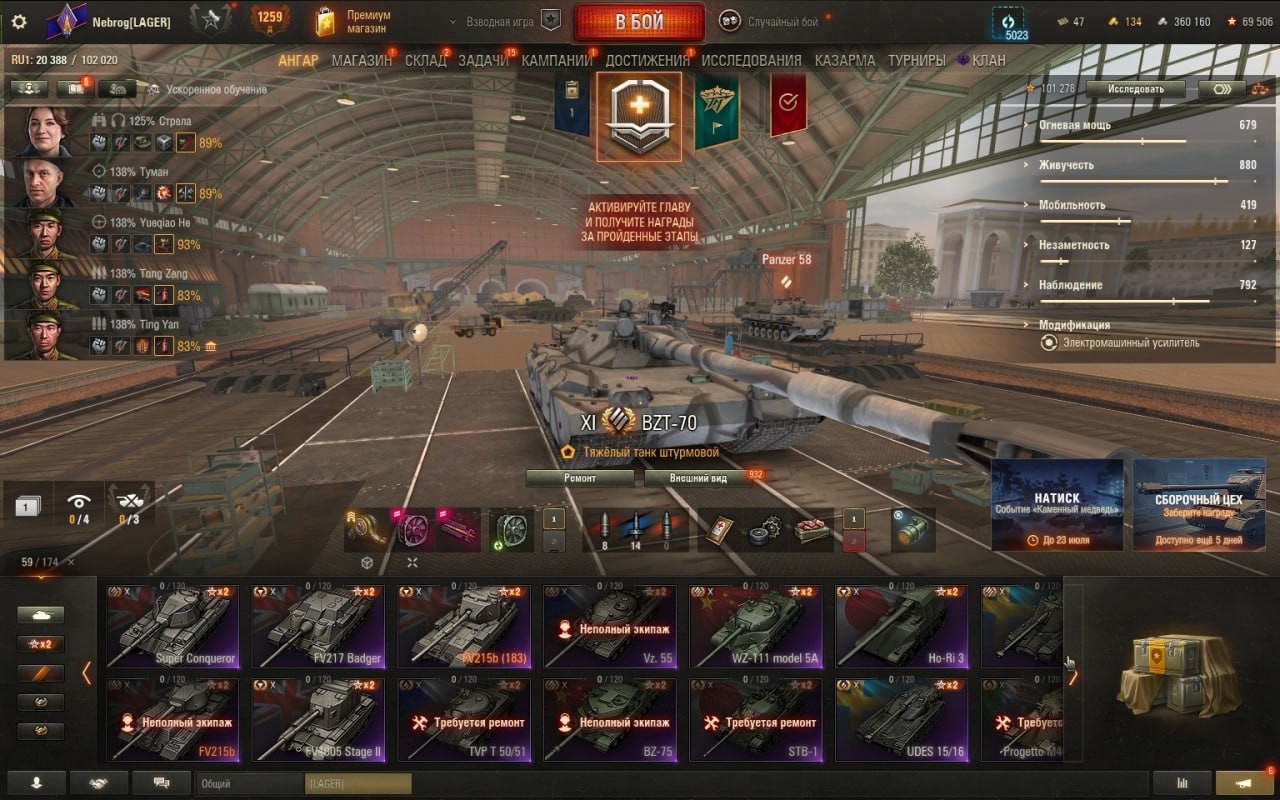1280x800 pixels.
Task: Open the Сборочный цех banner
Action: (x=1198, y=504)
